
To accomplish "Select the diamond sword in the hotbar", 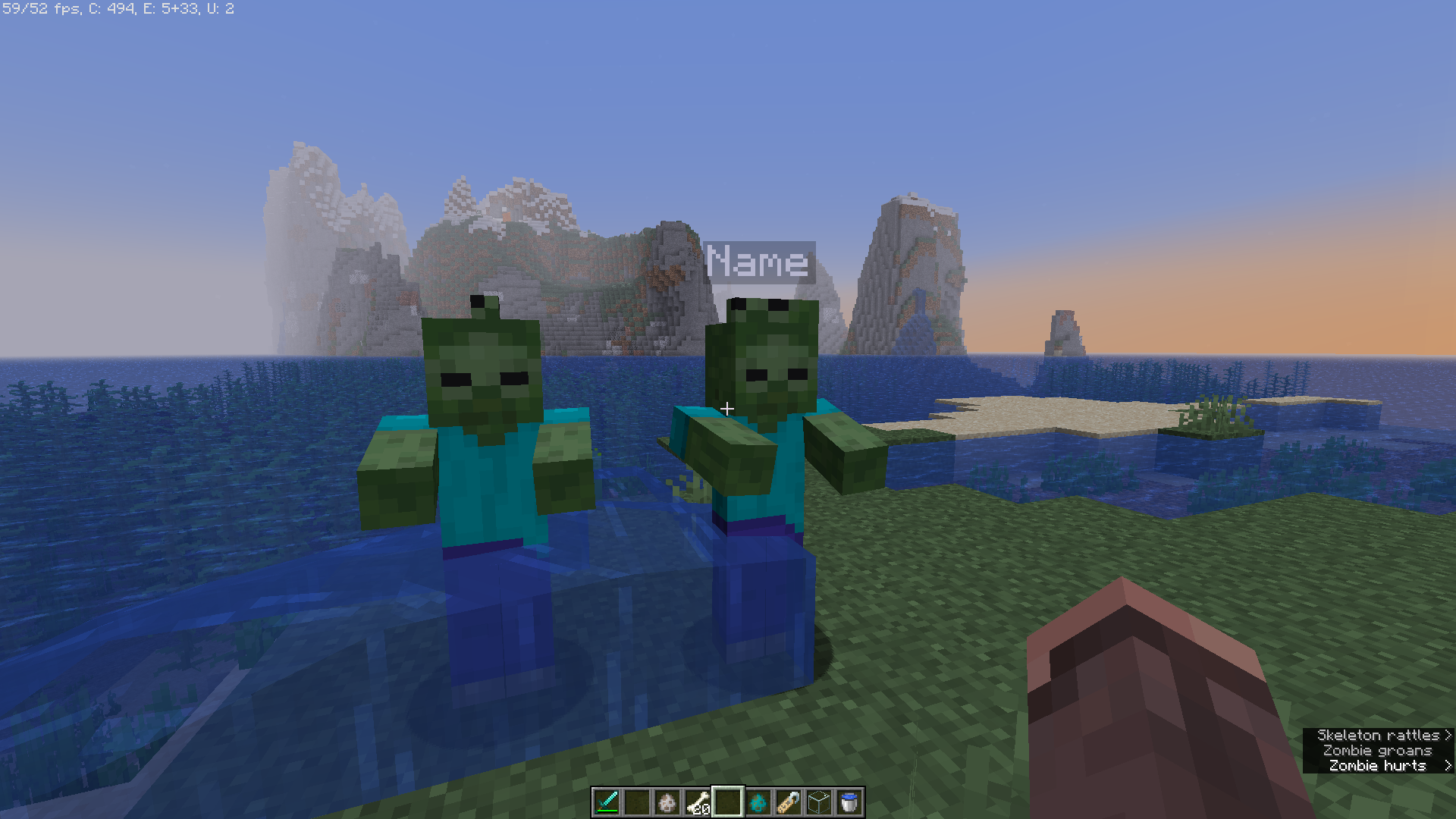I will coord(607,803).
